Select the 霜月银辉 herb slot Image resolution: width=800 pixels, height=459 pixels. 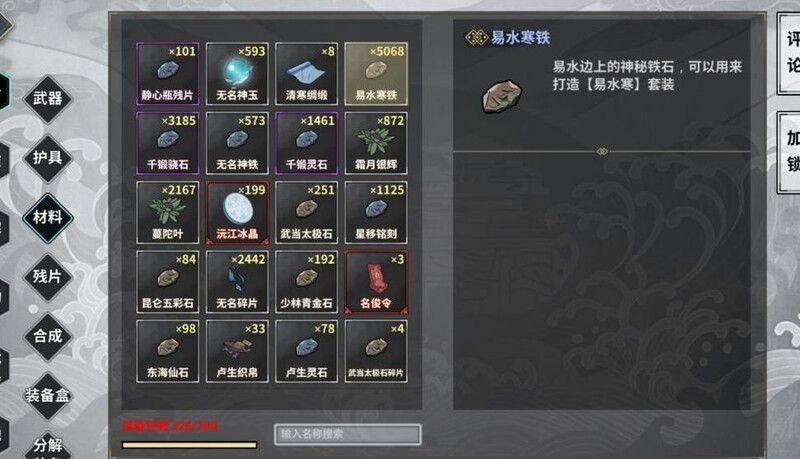pyautogui.click(x=375, y=142)
